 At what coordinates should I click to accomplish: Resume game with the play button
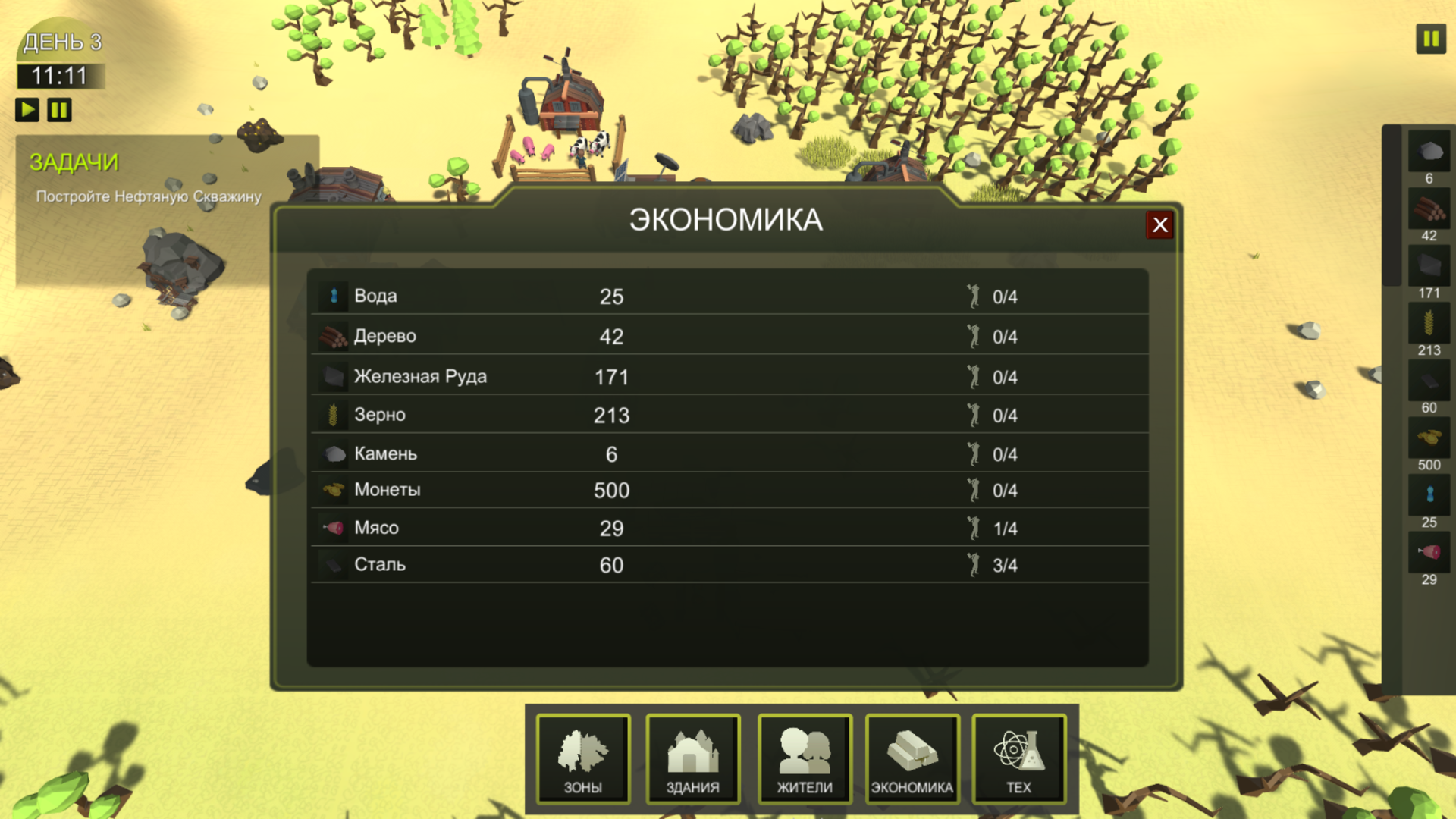click(x=28, y=109)
